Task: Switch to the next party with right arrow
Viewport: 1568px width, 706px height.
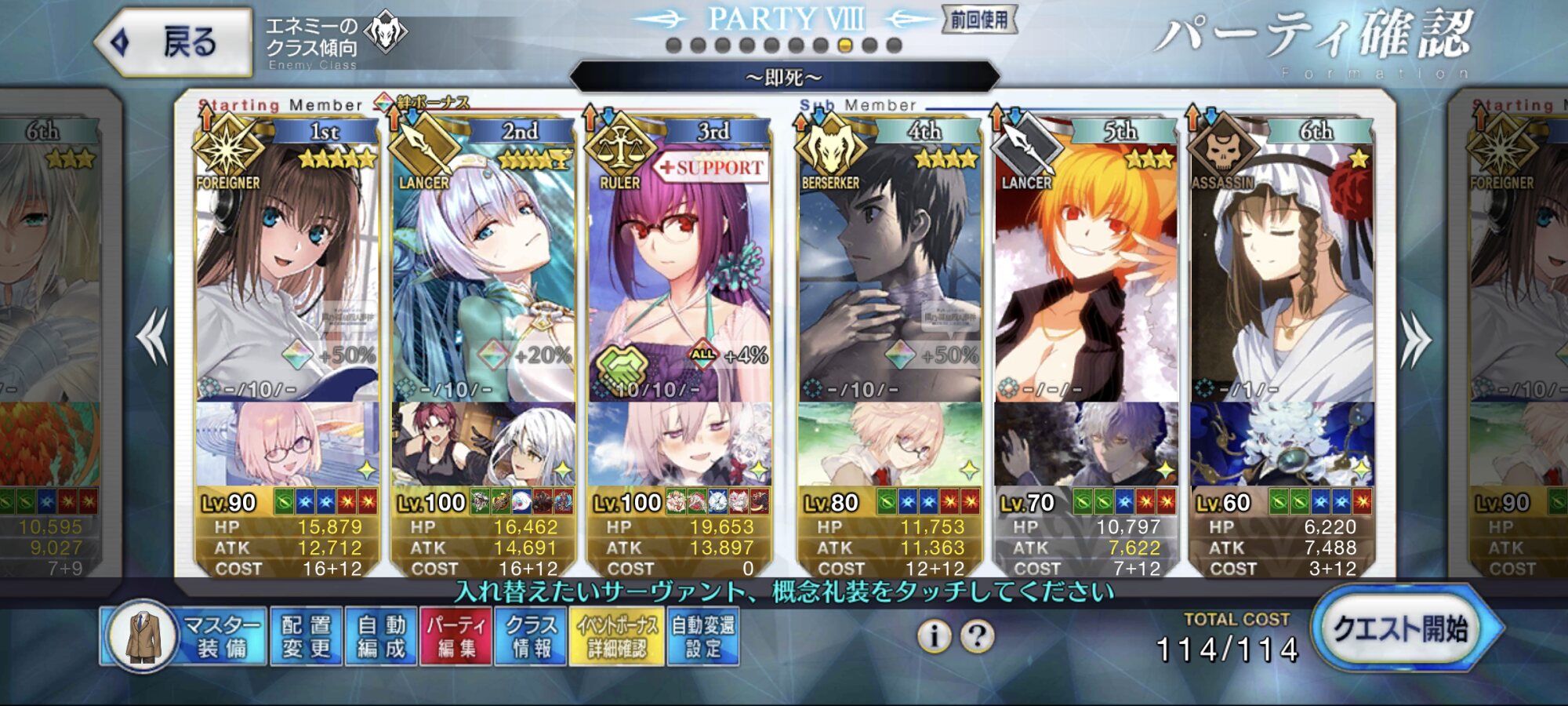Action: 1416,339
